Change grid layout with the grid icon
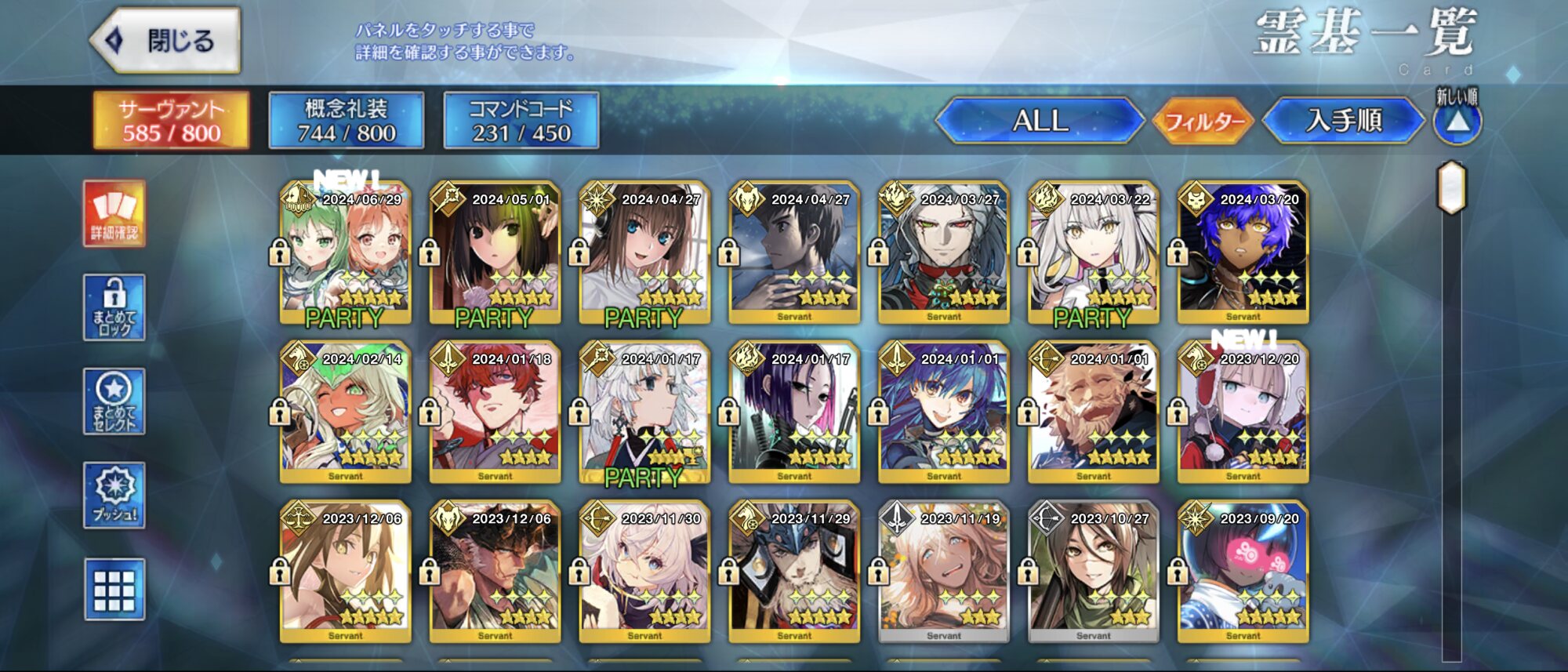Image resolution: width=1568 pixels, height=672 pixels. (x=114, y=590)
